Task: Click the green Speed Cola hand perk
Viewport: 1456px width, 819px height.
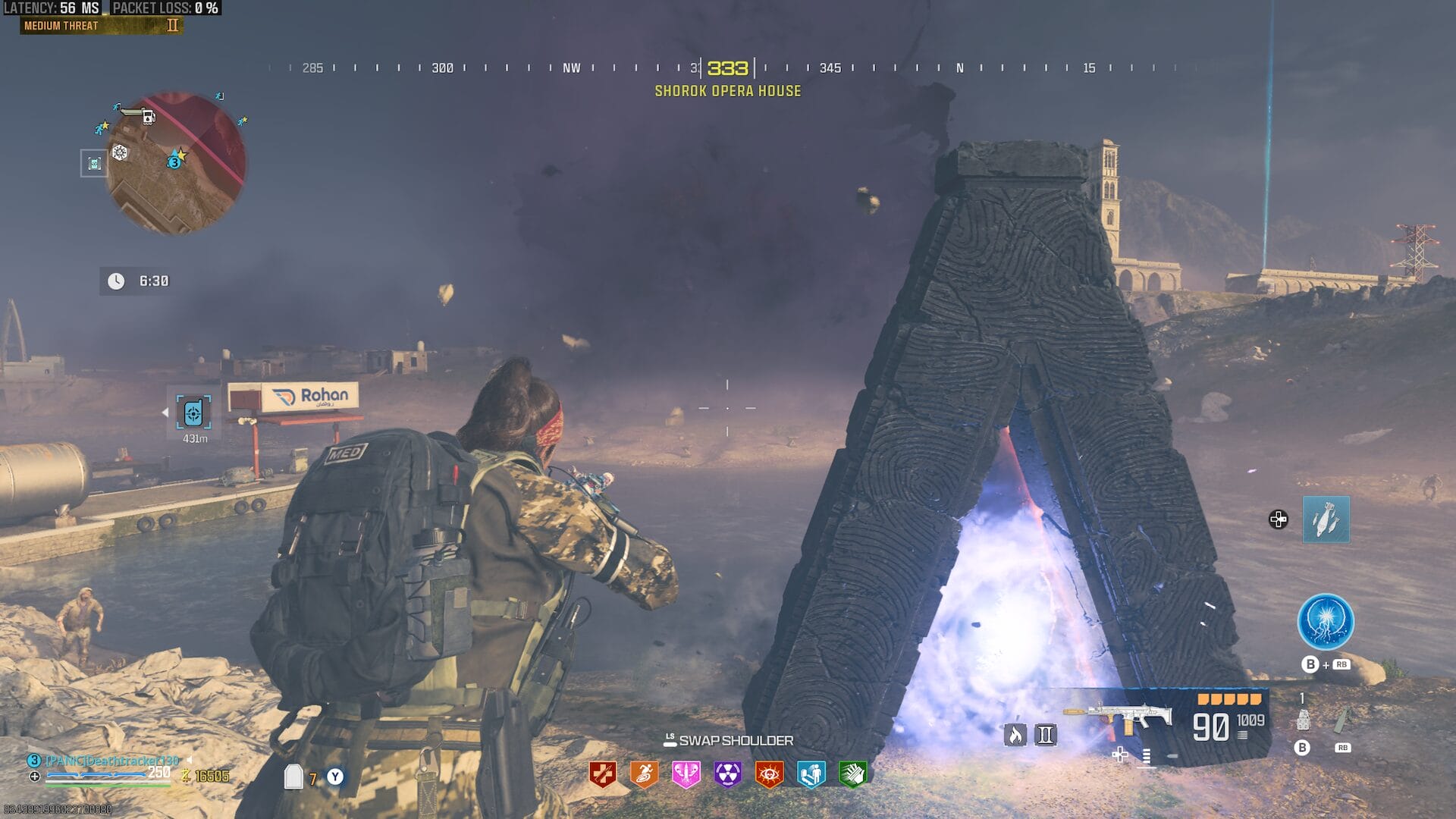Action: click(852, 774)
